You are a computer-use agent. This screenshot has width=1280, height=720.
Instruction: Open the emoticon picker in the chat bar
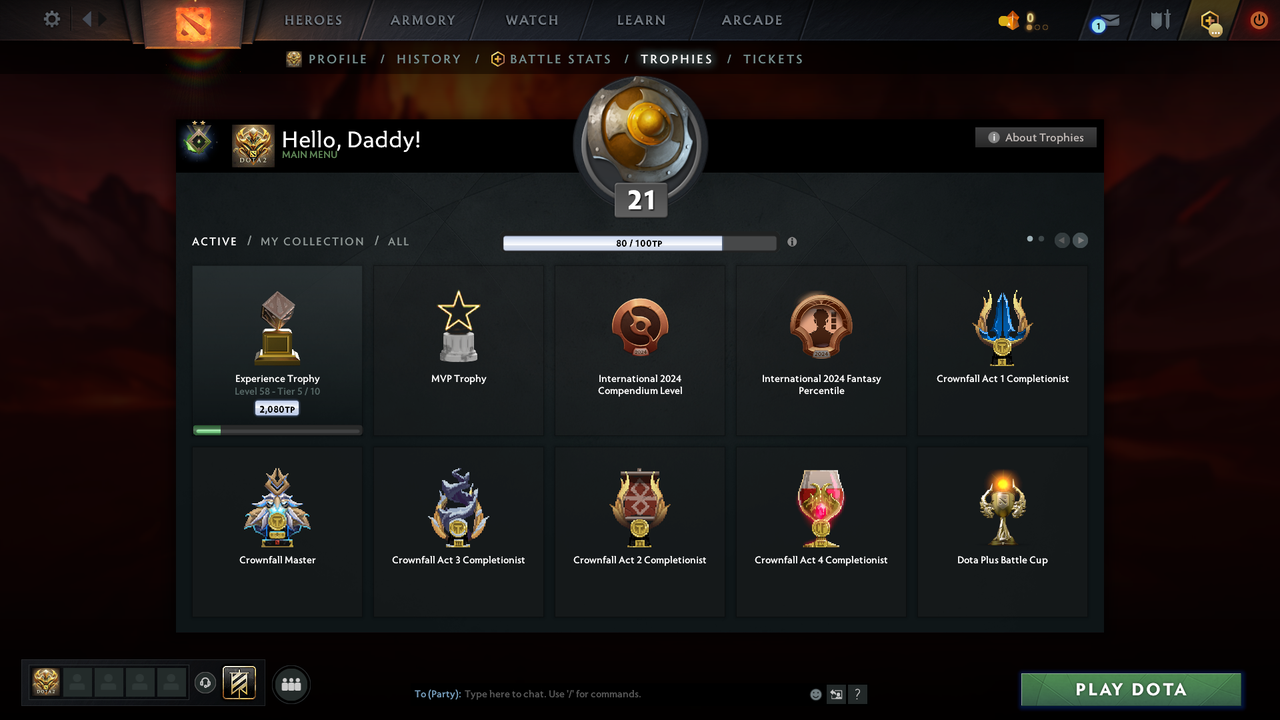point(815,693)
